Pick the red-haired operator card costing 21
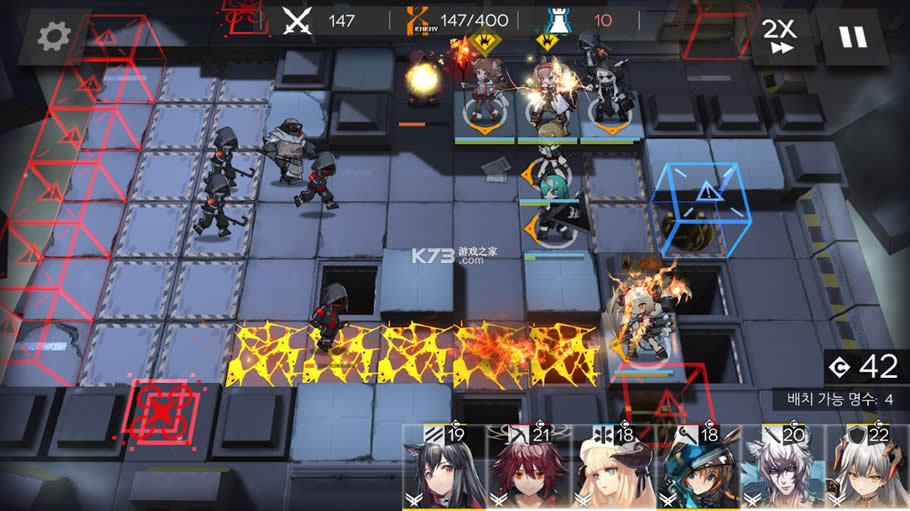Image resolution: width=910 pixels, height=511 pixels. [x=529, y=470]
